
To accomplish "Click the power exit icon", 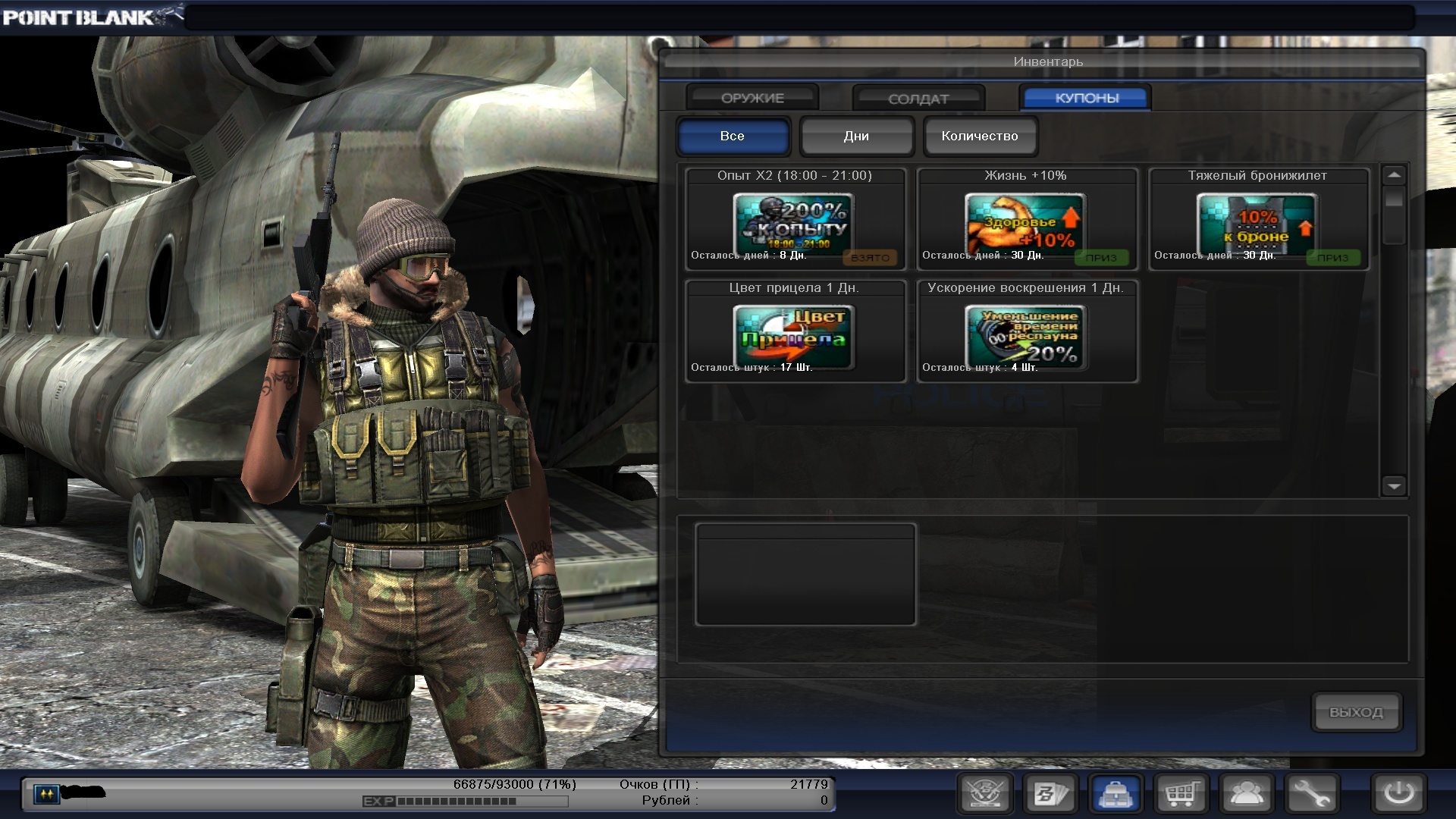I will pos(1398,794).
